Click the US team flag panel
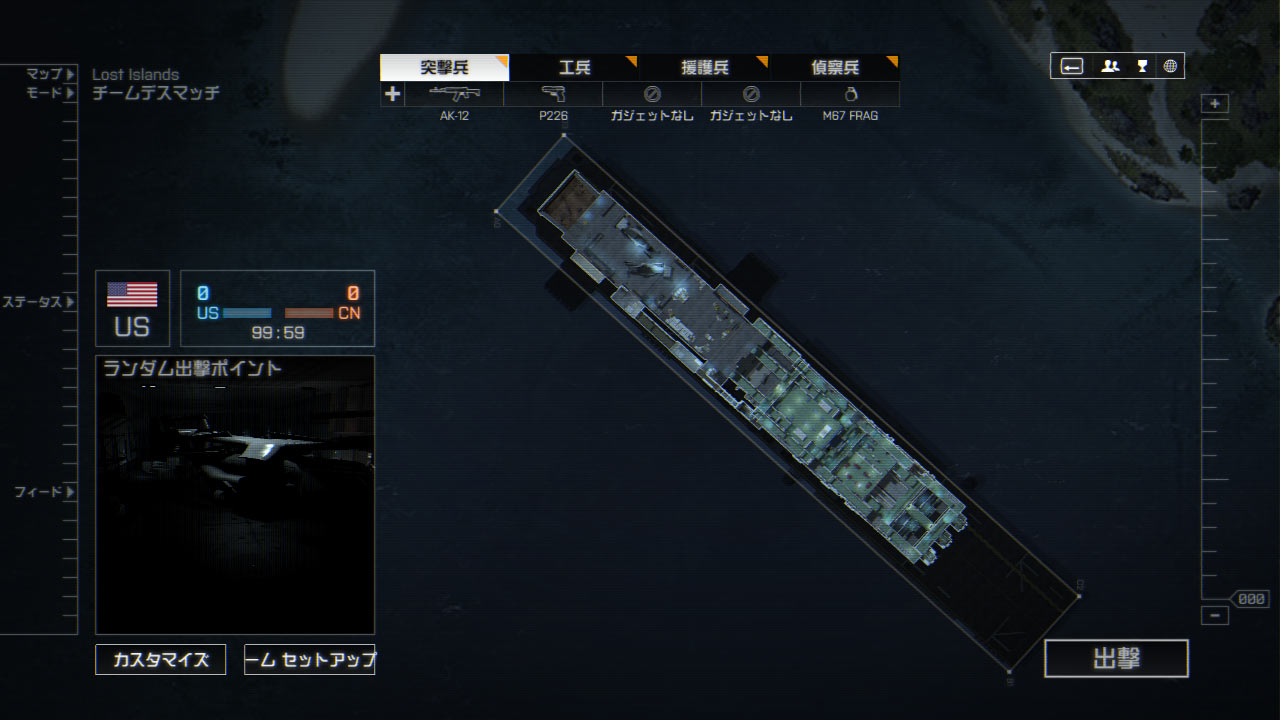 132,308
